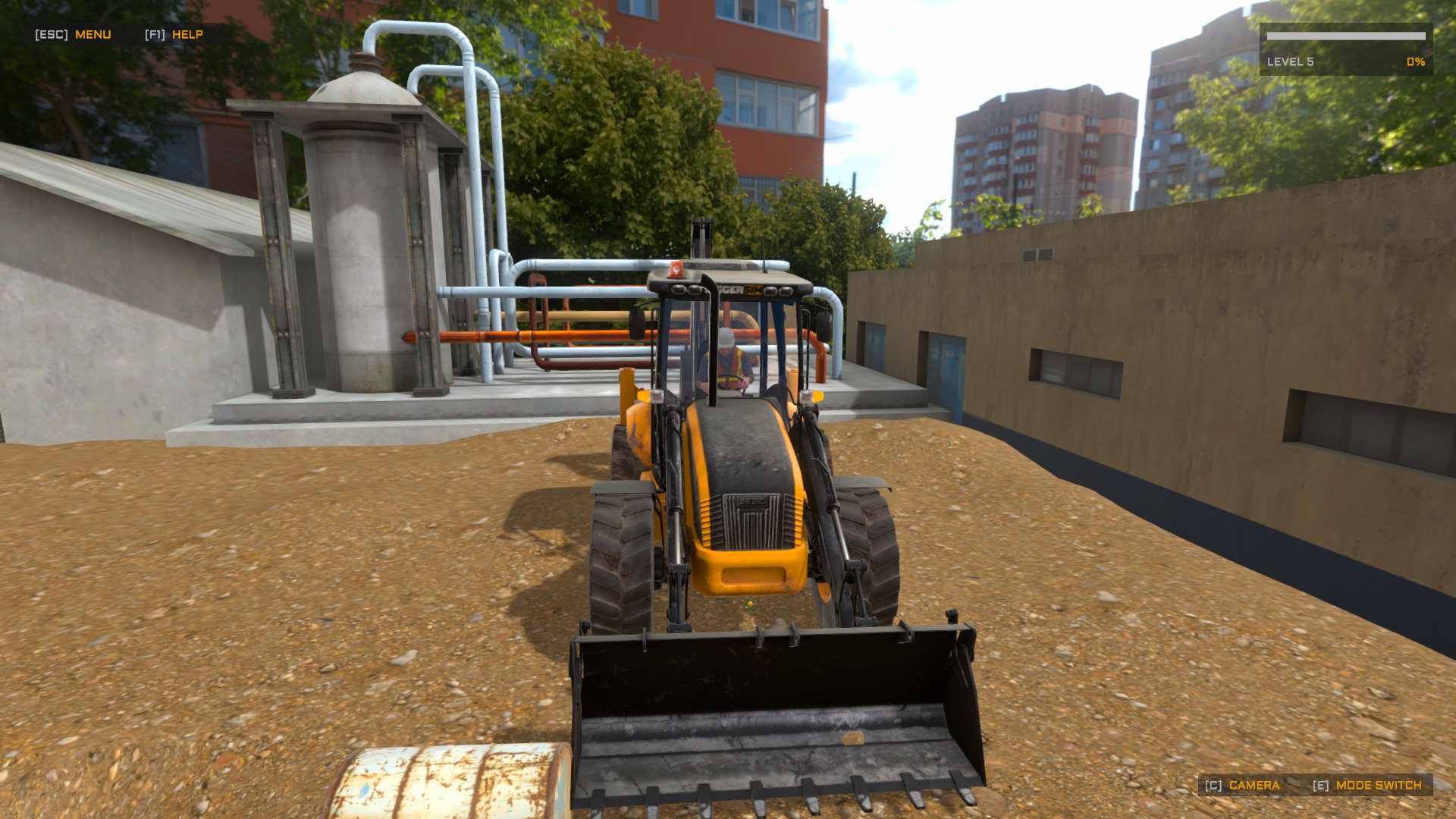
Task: Click the [F1] key hint icon
Action: click(x=153, y=34)
